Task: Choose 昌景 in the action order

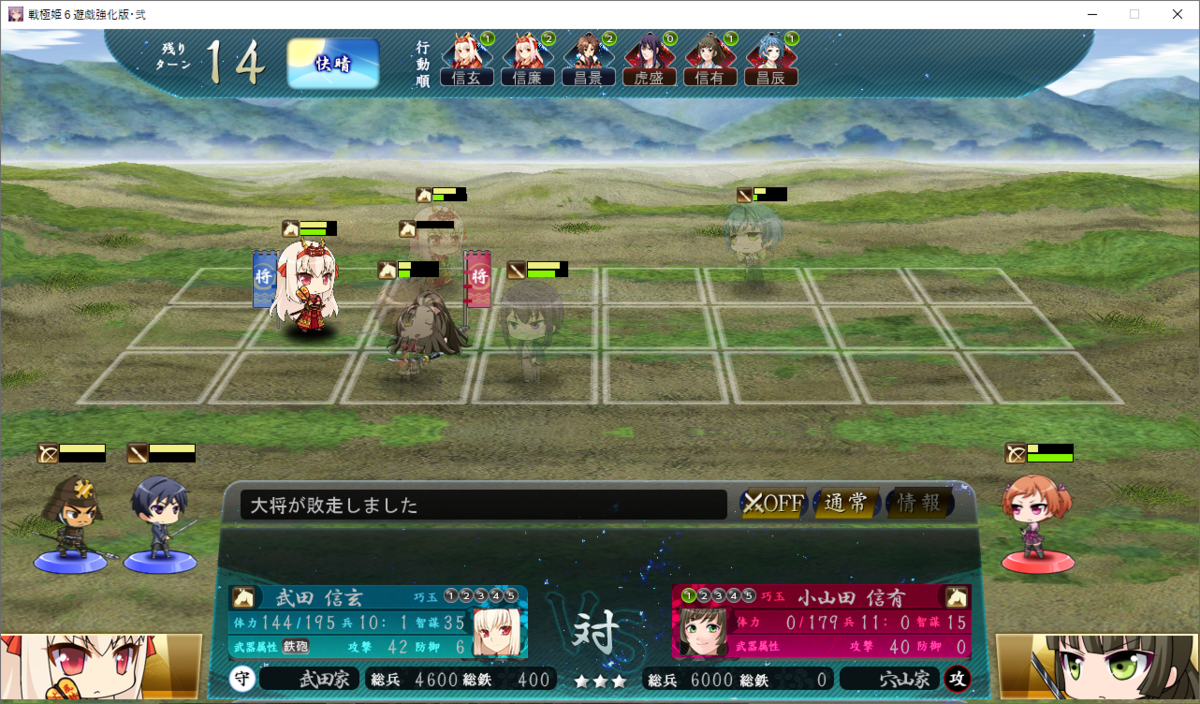Action: pyautogui.click(x=588, y=60)
